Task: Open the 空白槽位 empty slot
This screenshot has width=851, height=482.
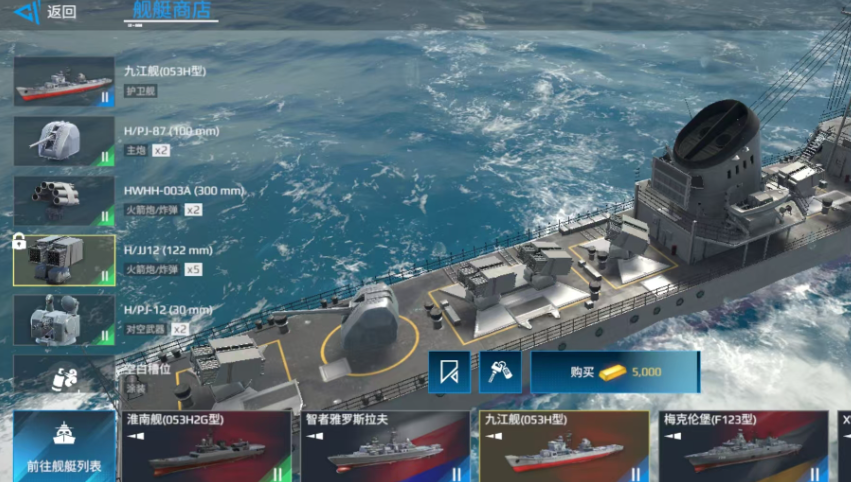Action: [64, 375]
